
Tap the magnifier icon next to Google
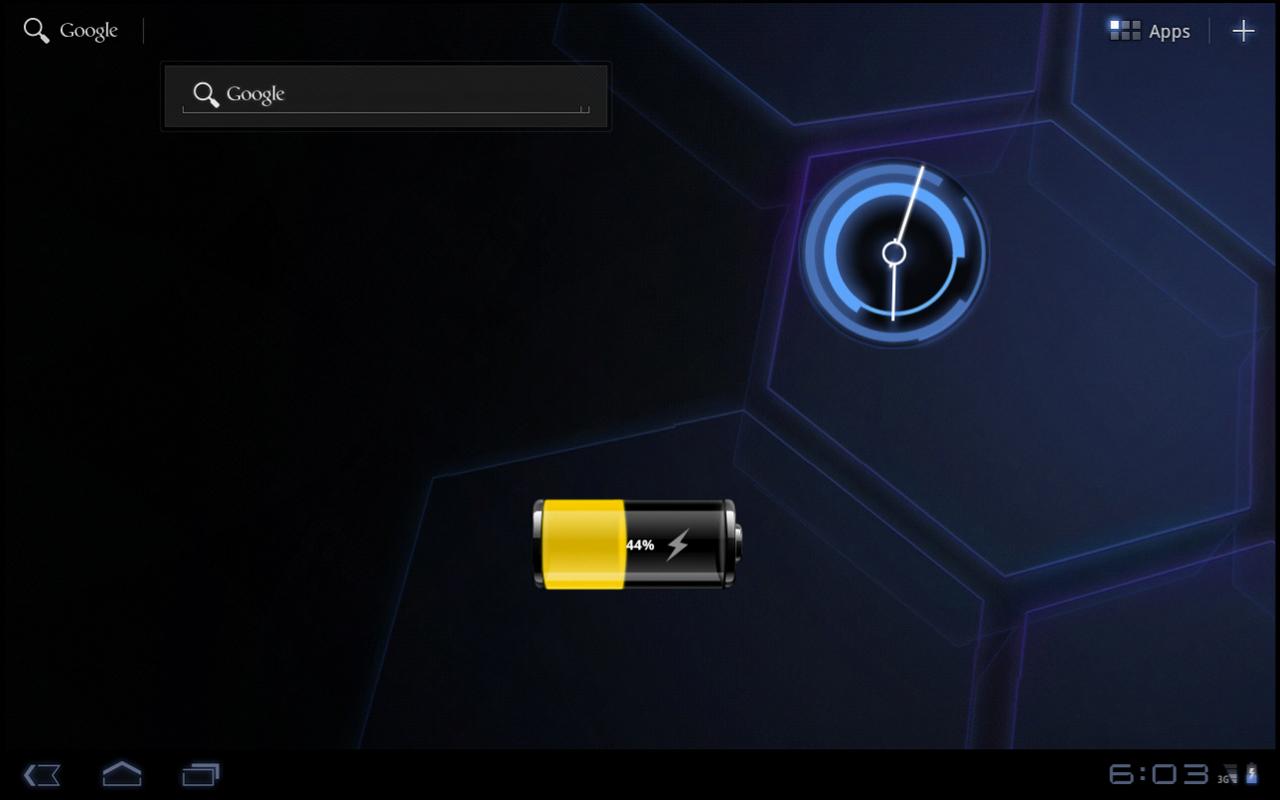click(x=35, y=30)
